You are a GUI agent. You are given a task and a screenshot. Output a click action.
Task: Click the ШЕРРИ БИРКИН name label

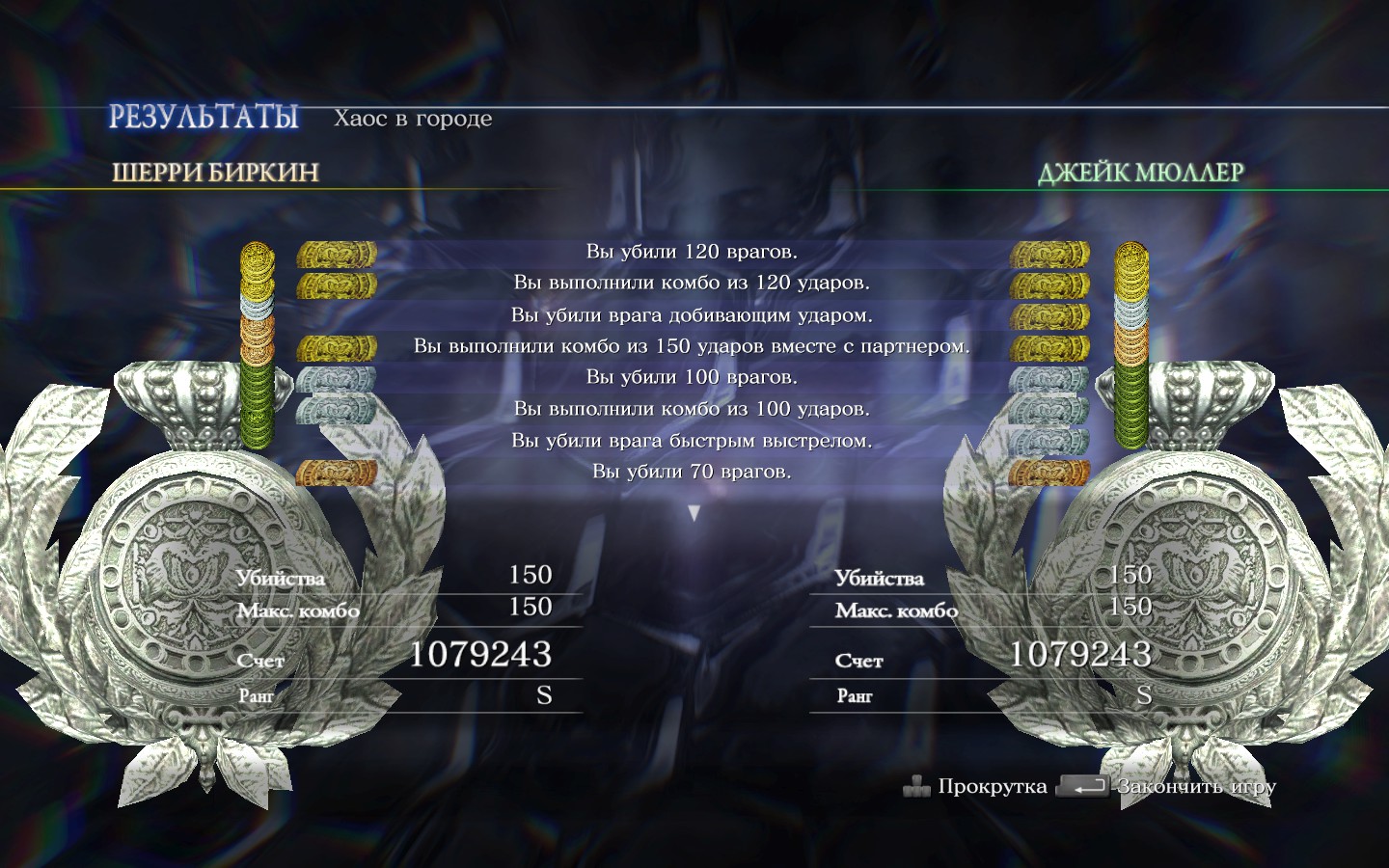point(214,173)
